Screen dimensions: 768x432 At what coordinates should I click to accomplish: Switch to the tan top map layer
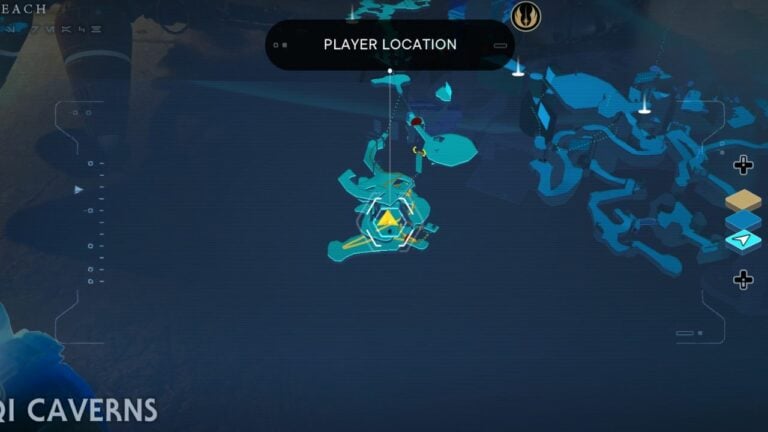point(743,200)
